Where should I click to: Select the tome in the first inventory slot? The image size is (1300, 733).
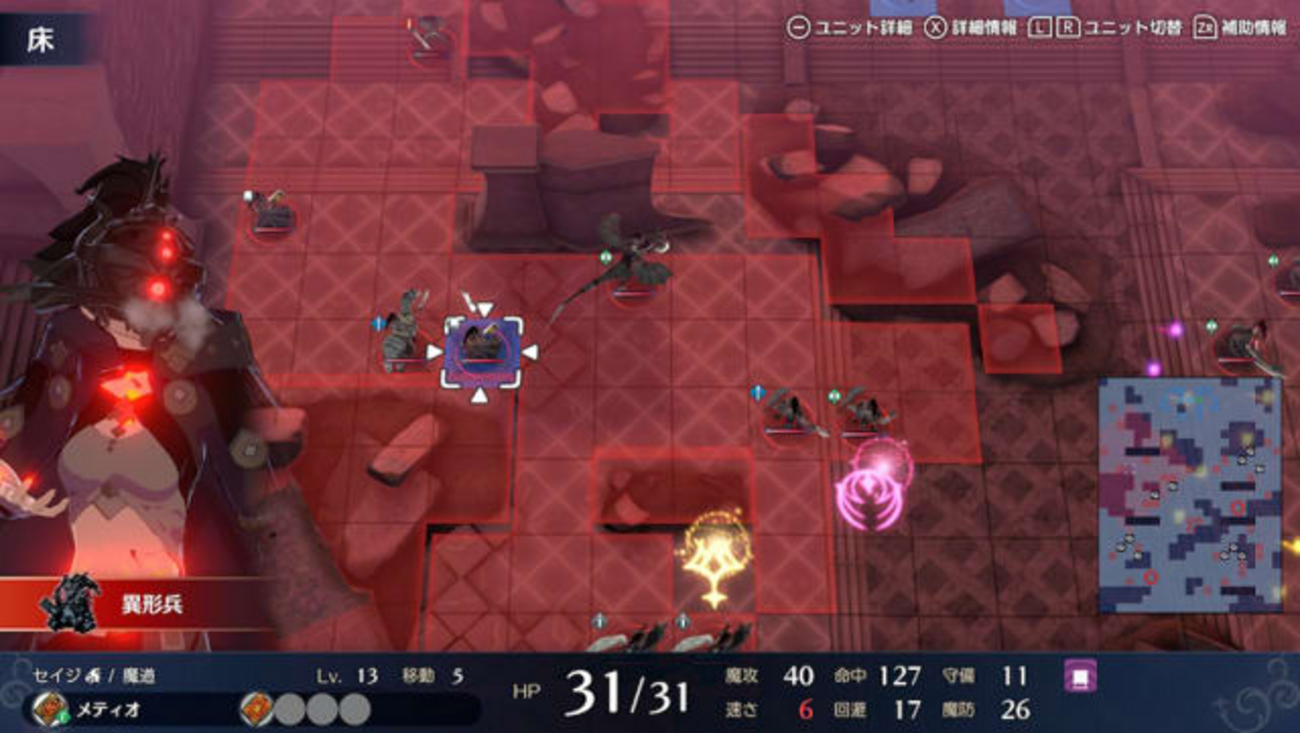pyautogui.click(x=257, y=710)
